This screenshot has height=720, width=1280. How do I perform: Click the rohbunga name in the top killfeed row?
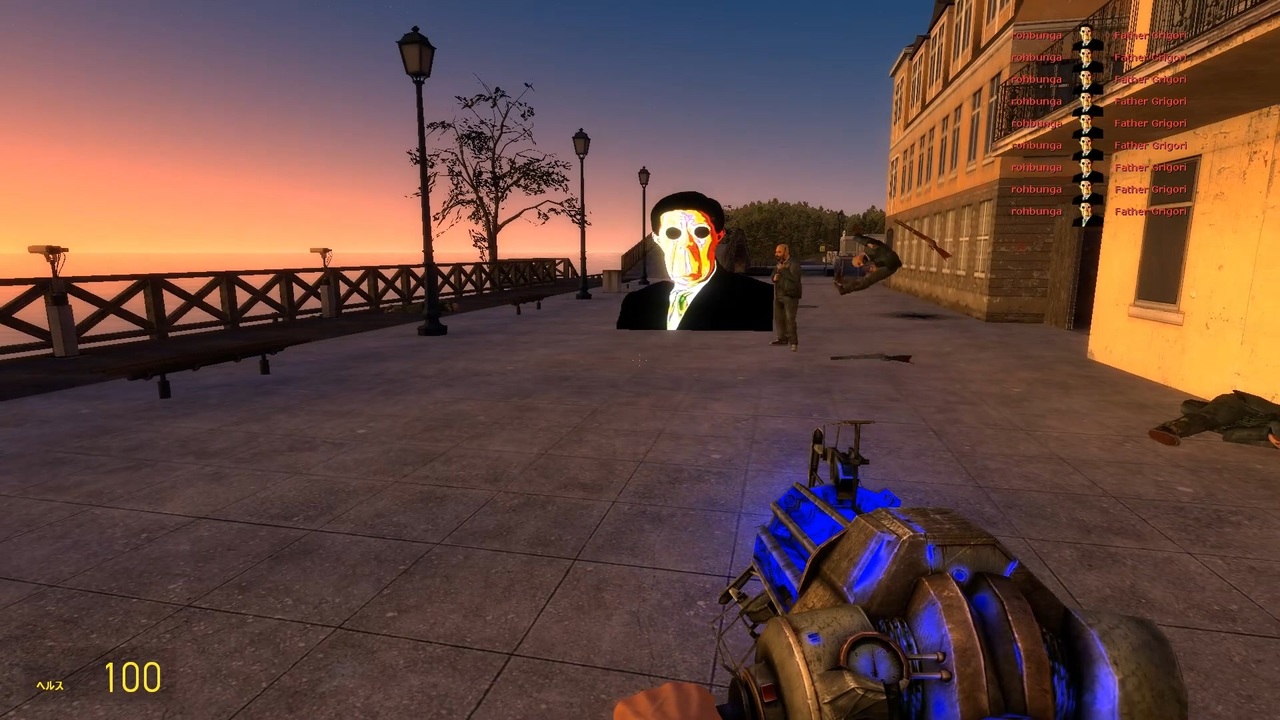click(1036, 35)
